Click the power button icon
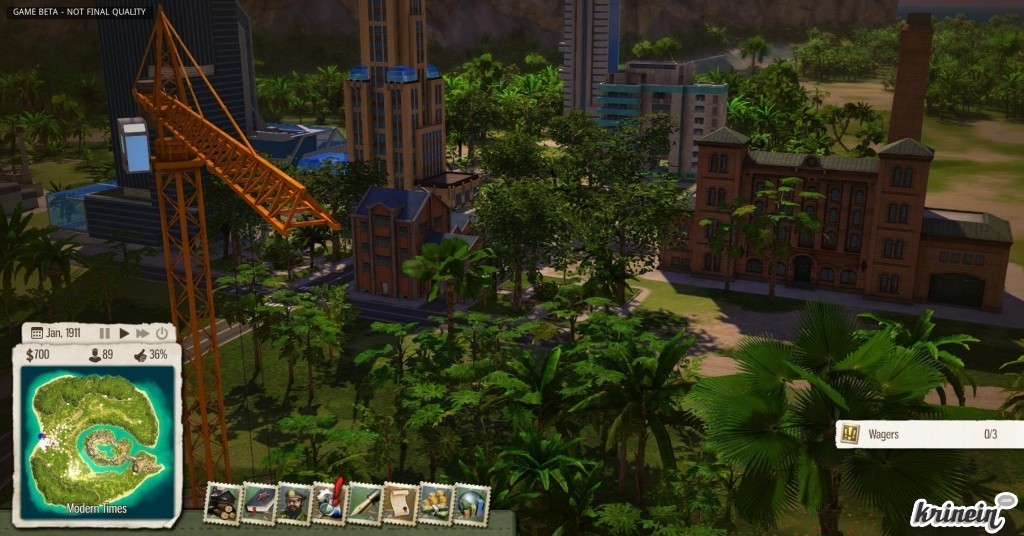1024x536 pixels. pyautogui.click(x=163, y=333)
